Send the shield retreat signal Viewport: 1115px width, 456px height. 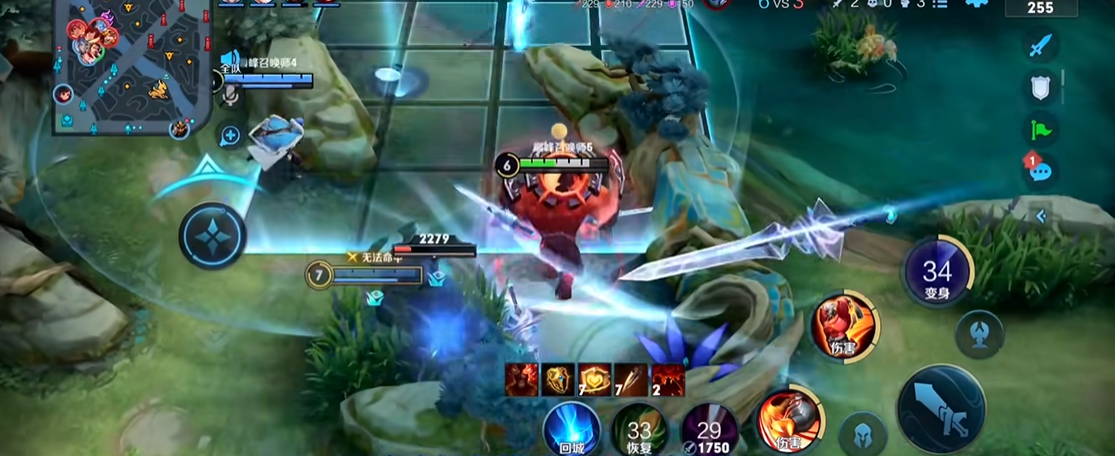click(x=1041, y=87)
